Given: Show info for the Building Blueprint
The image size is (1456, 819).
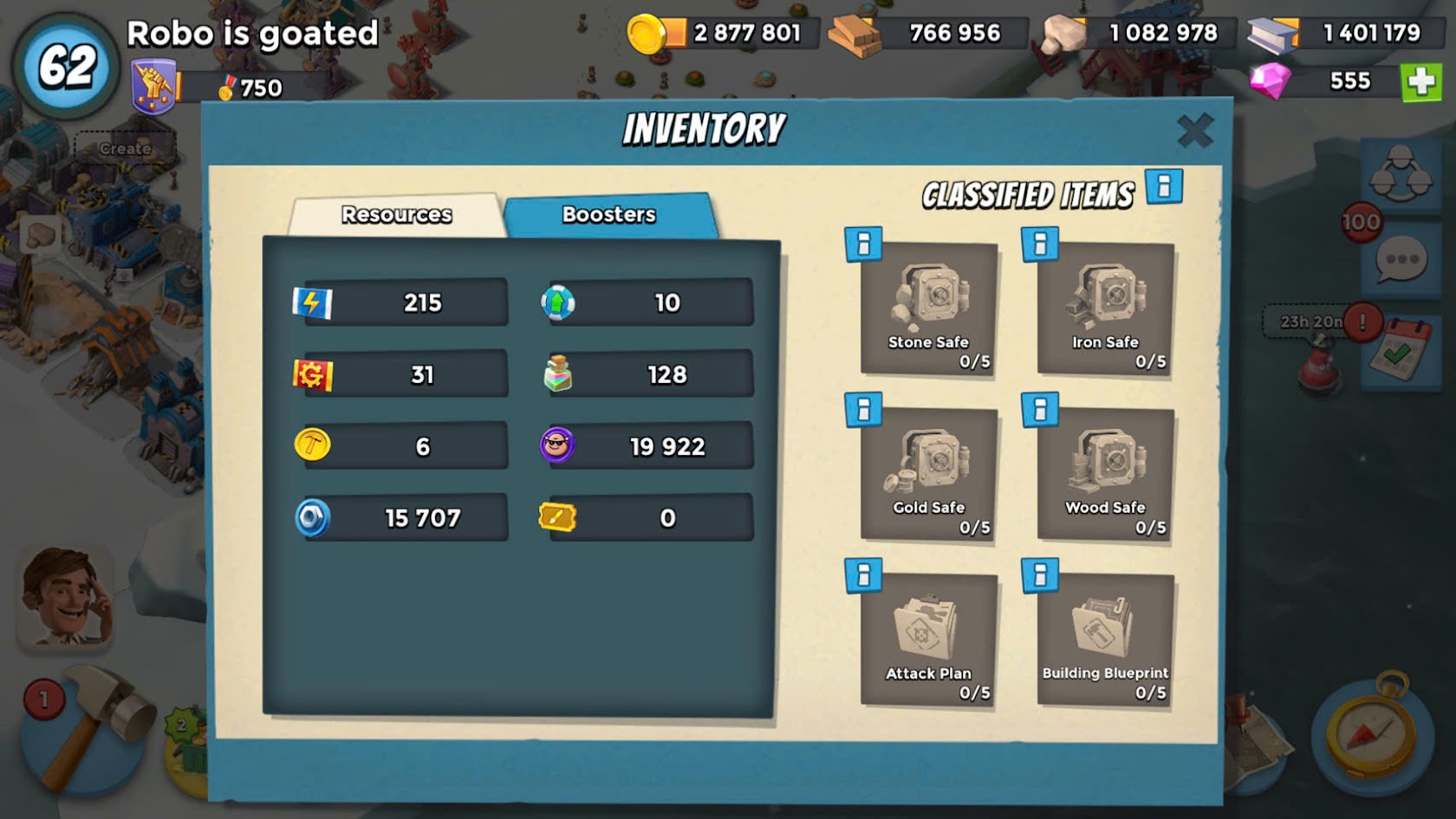Looking at the screenshot, I should point(1040,575).
